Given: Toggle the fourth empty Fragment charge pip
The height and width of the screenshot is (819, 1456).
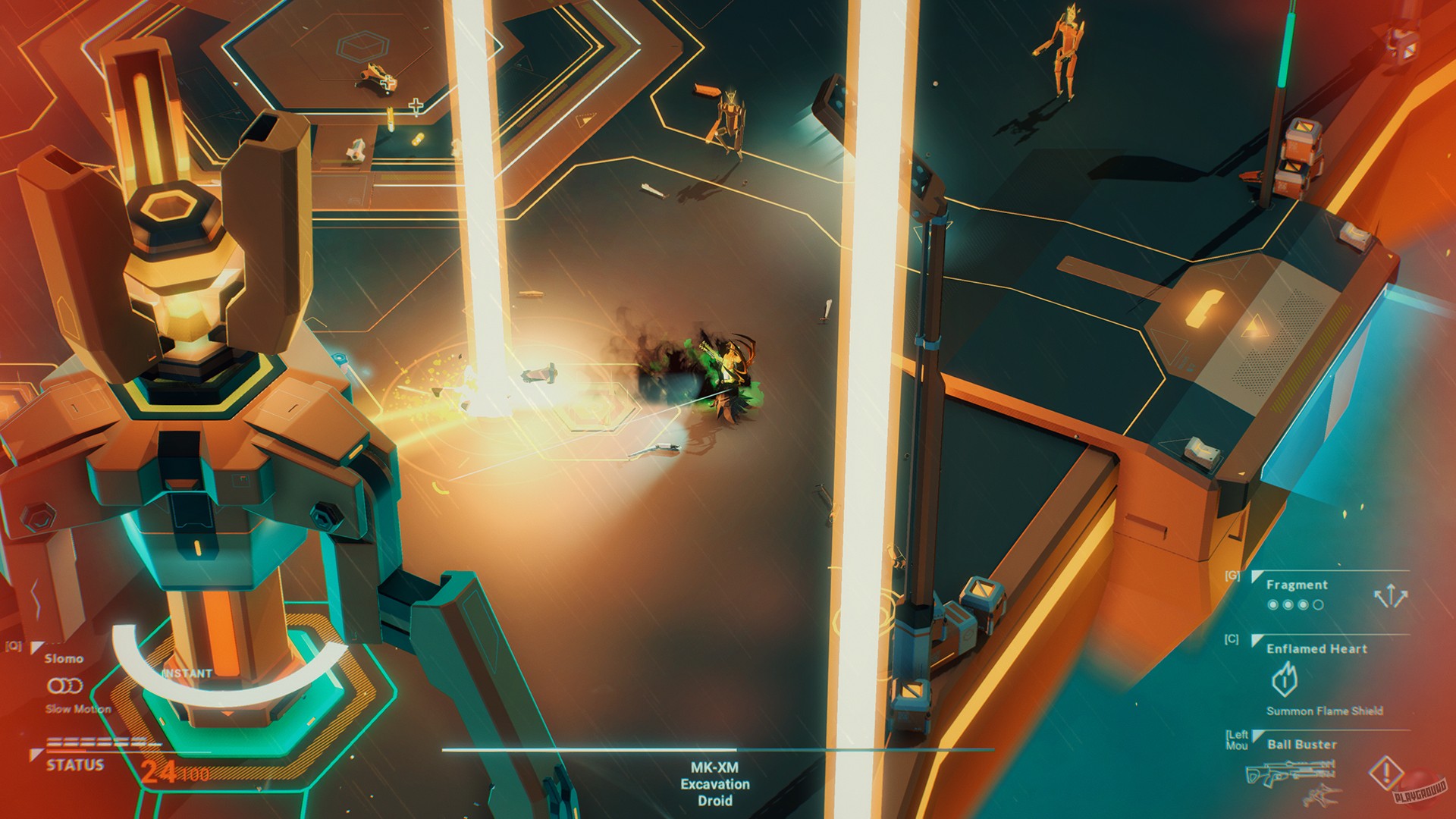Looking at the screenshot, I should pos(1318,604).
